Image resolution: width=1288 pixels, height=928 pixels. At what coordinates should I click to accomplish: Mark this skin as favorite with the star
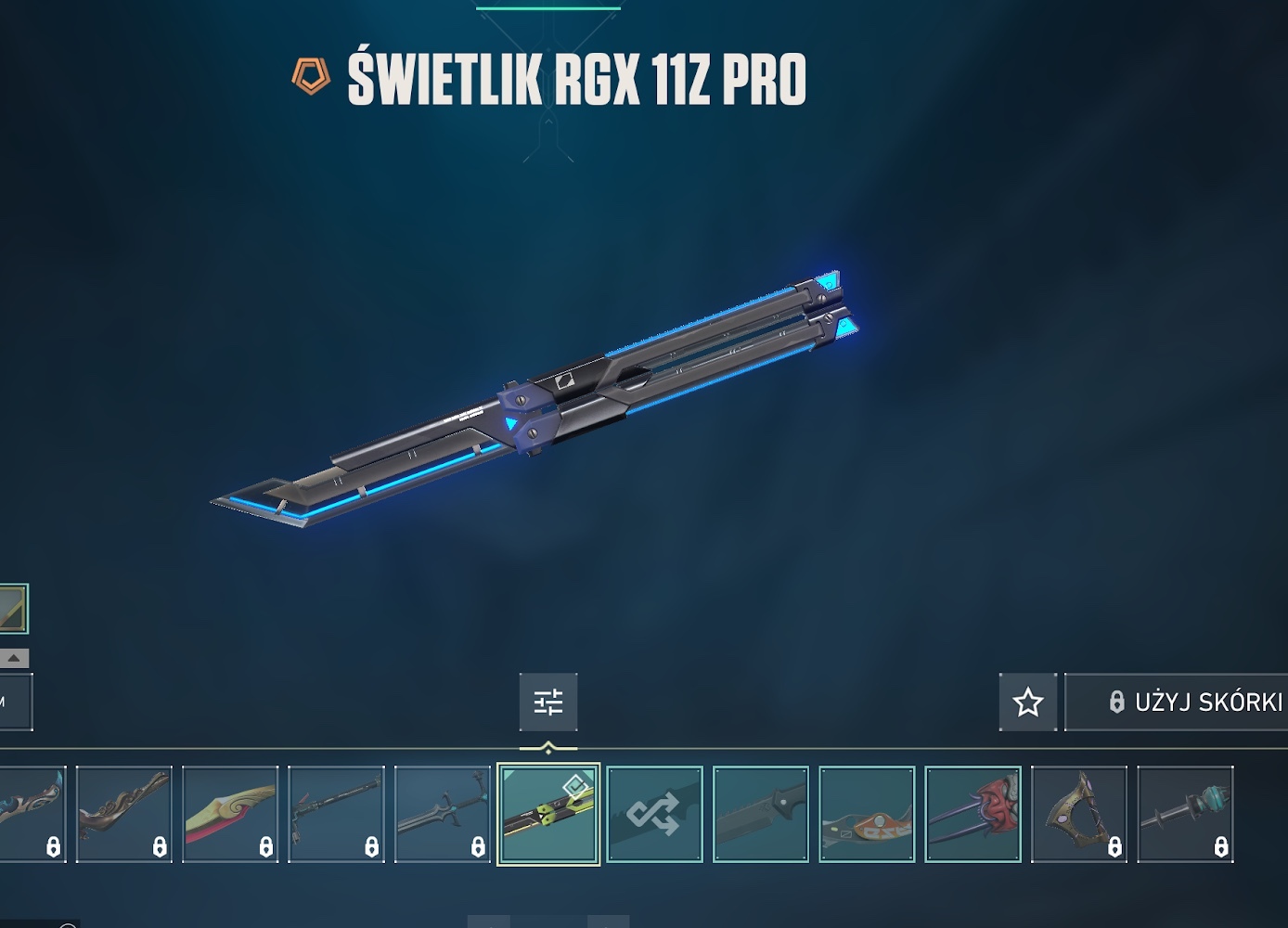tap(1027, 702)
